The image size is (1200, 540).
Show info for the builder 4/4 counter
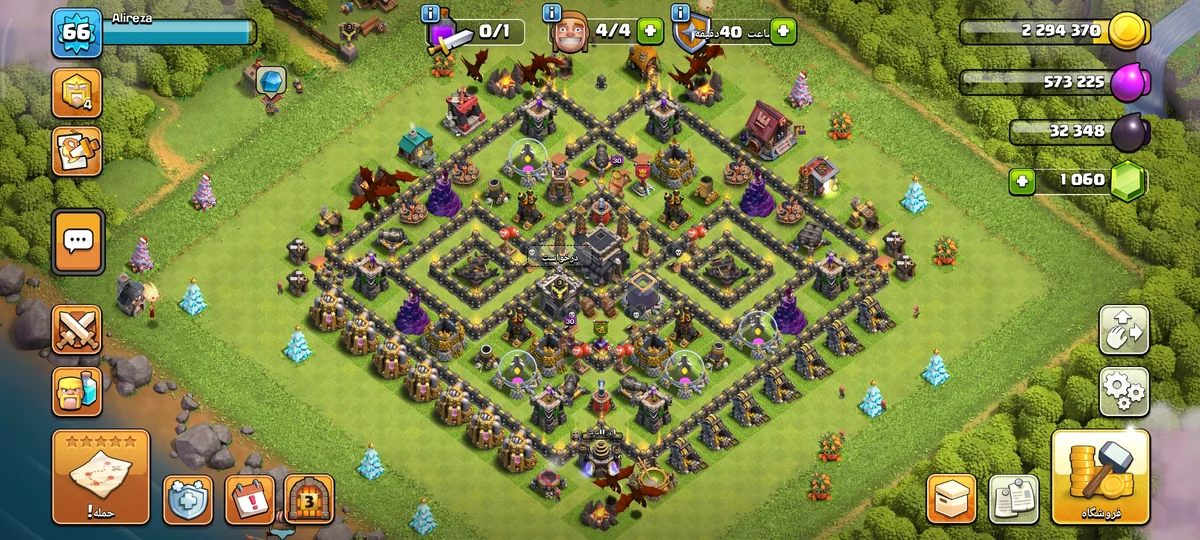[x=552, y=13]
